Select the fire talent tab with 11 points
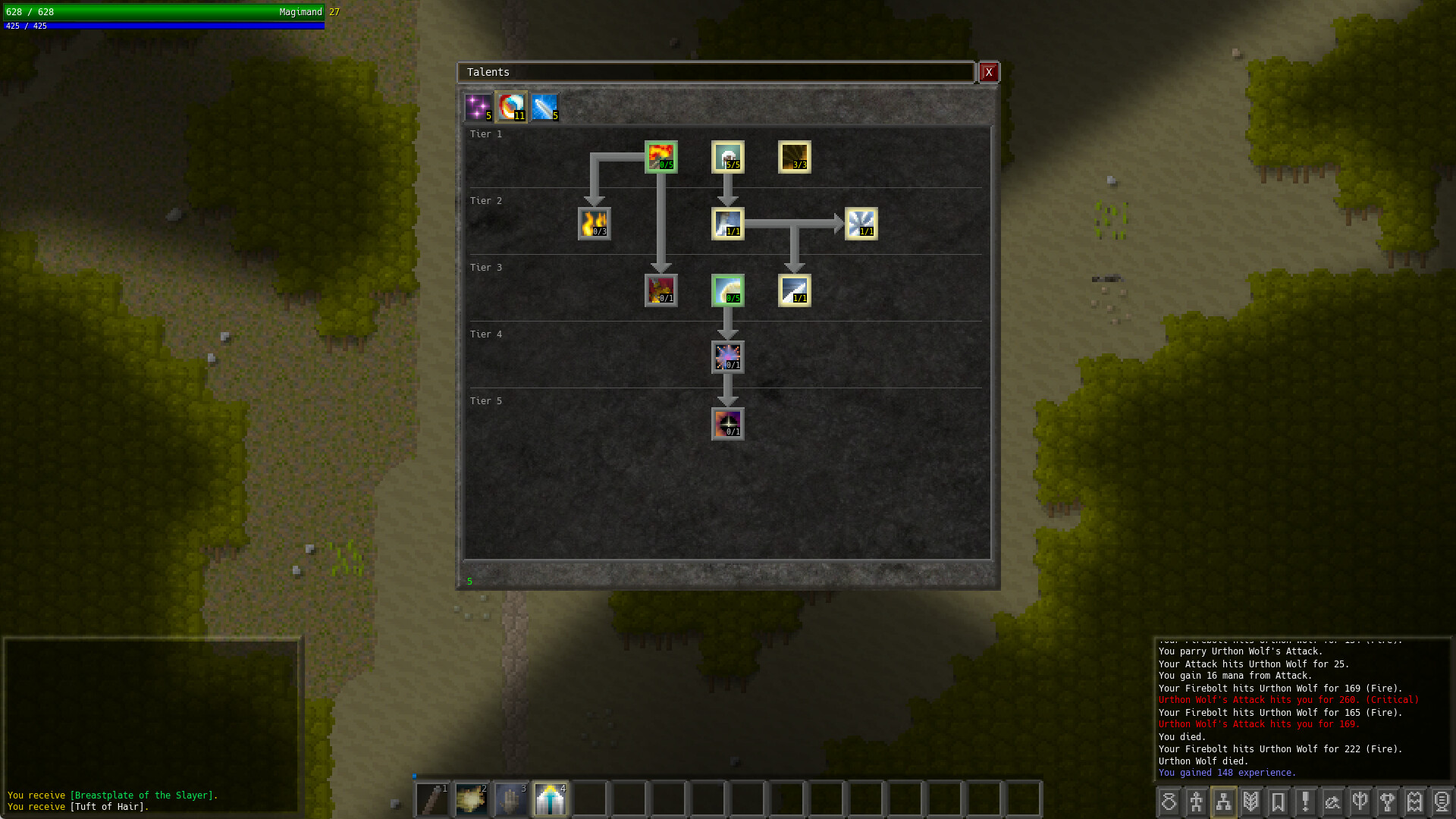 click(510, 107)
